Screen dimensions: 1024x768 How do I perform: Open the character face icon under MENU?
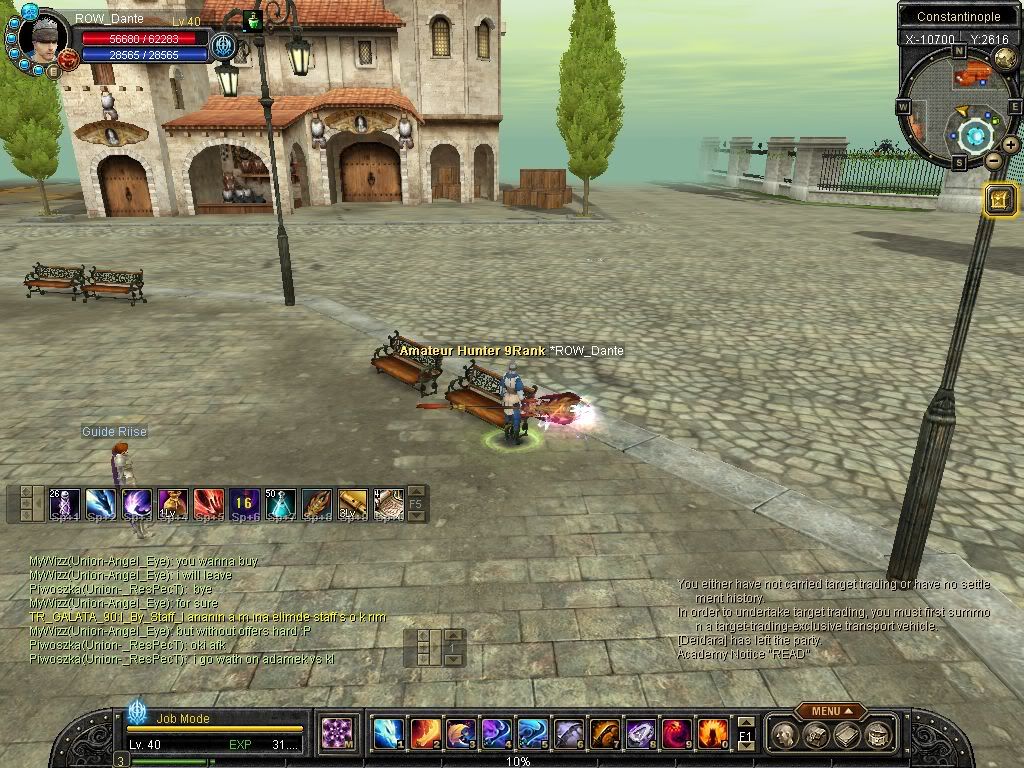click(787, 735)
